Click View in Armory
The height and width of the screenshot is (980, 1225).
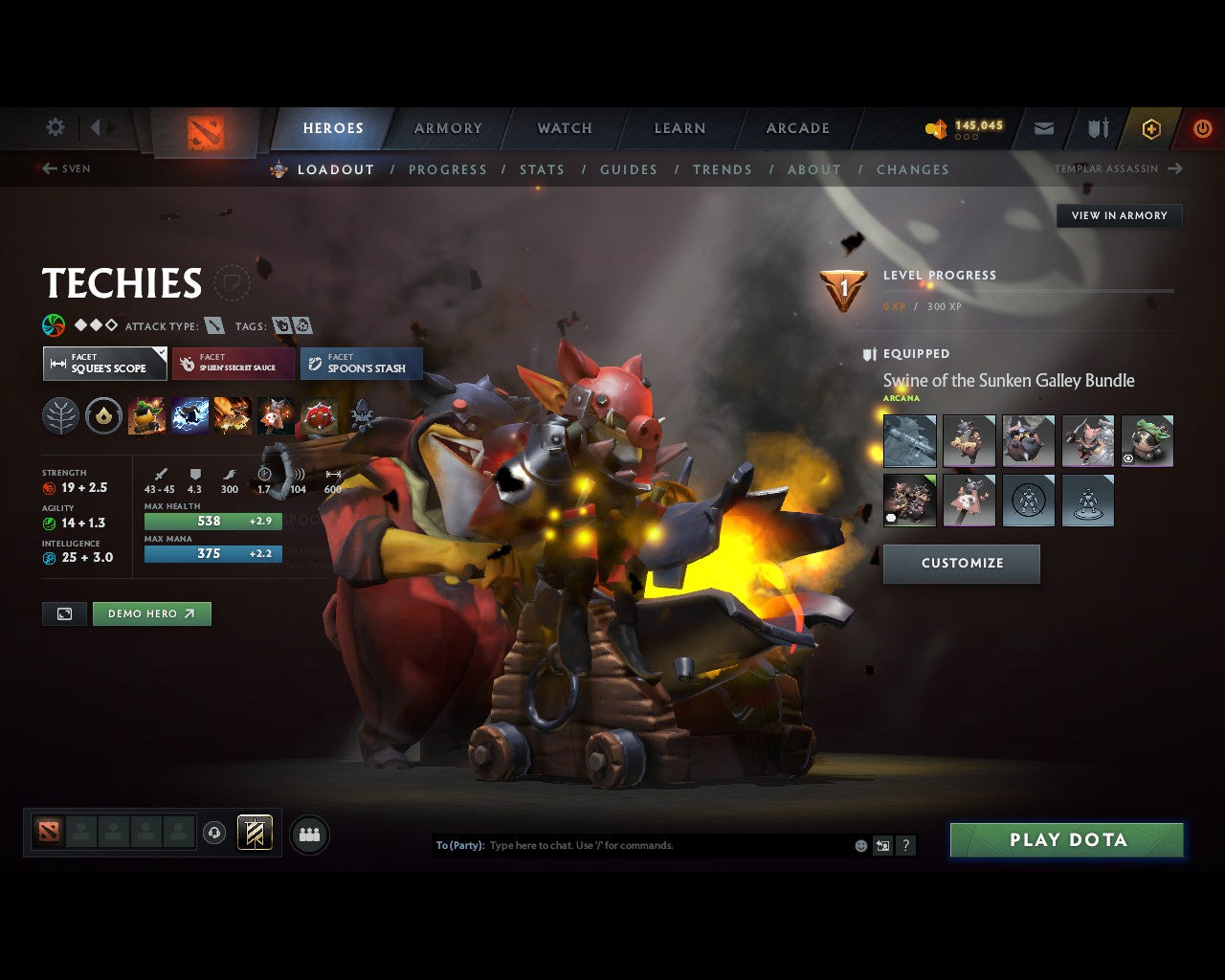click(x=1119, y=215)
